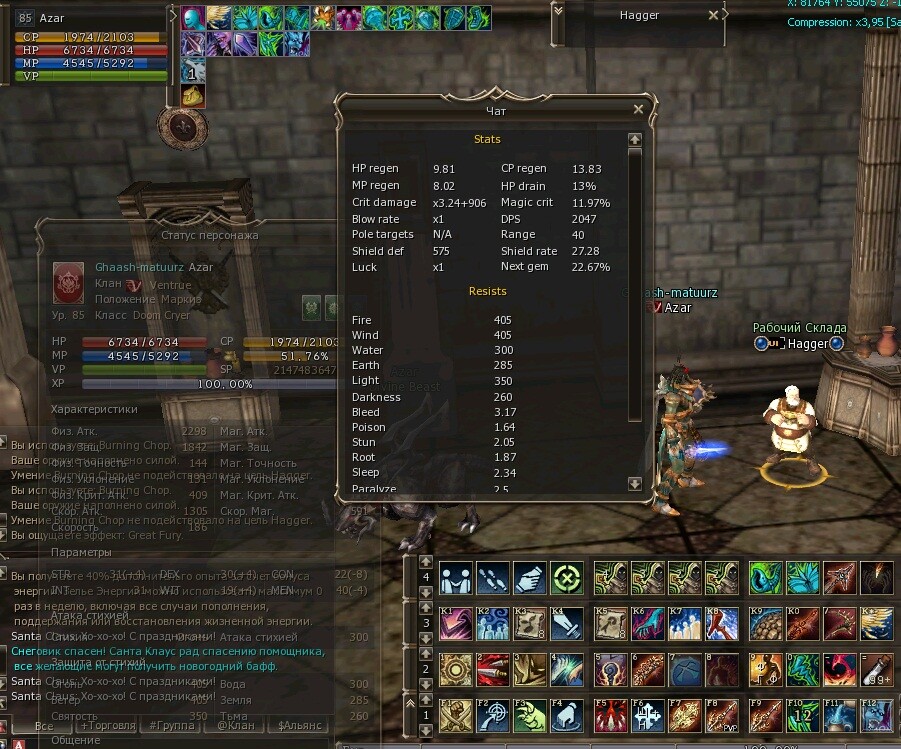
Task: Use the F1 crossed swords attack skill
Action: pyautogui.click(x=456, y=715)
